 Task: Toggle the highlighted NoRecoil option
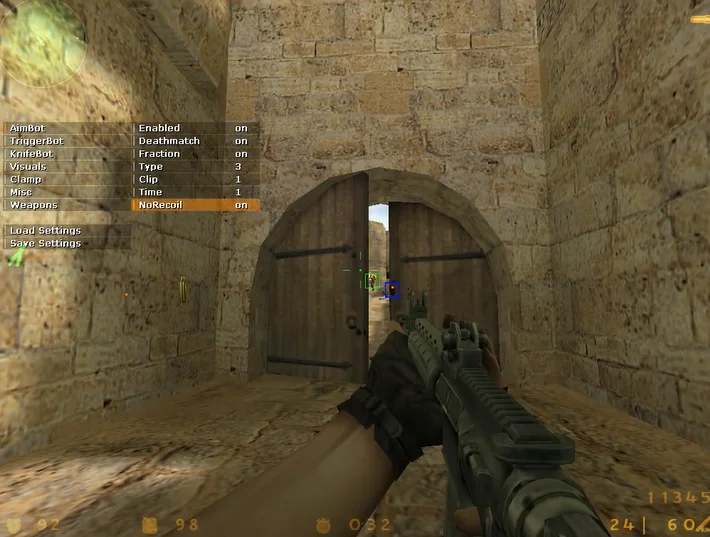(195, 205)
